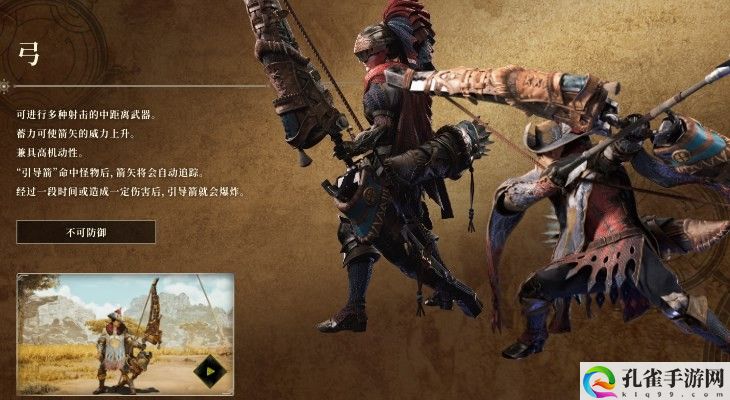Select the 不可防御 label button
The image size is (730, 400).
(x=85, y=232)
